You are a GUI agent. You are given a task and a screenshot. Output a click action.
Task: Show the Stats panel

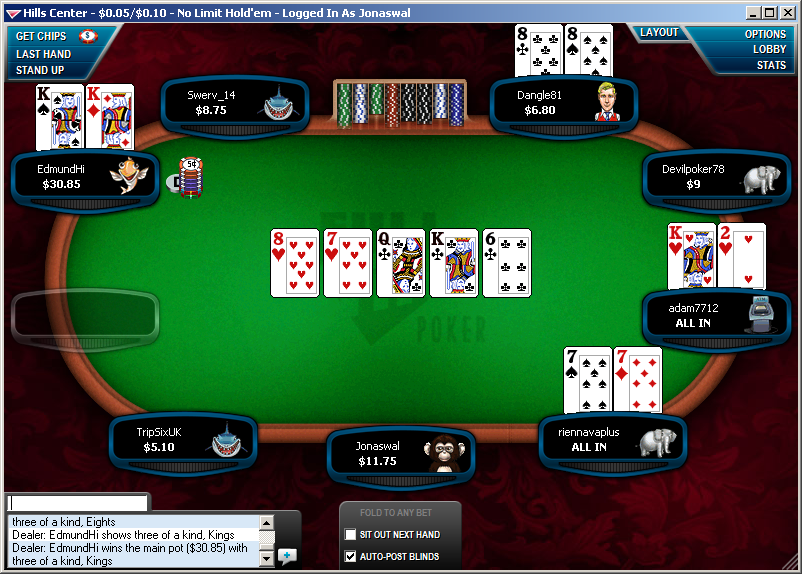[771, 65]
